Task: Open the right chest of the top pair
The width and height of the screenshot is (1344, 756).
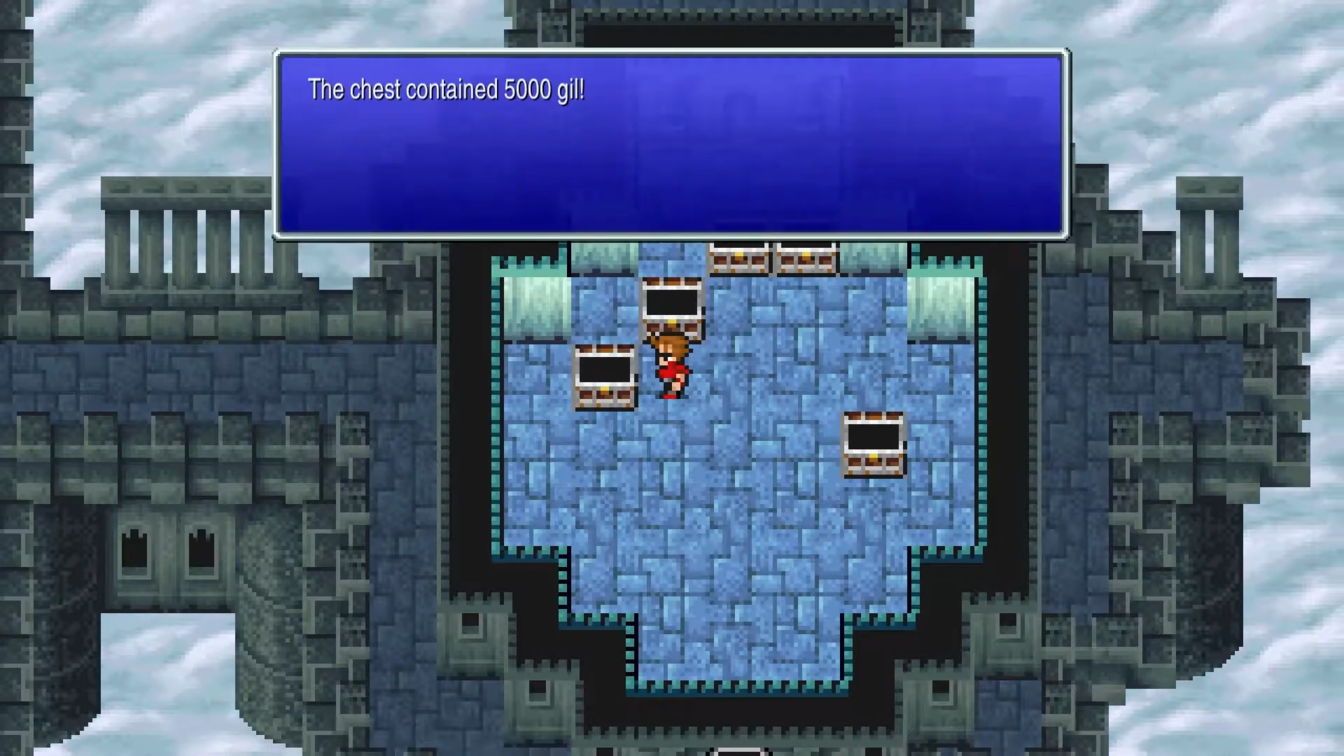Action: pos(805,260)
